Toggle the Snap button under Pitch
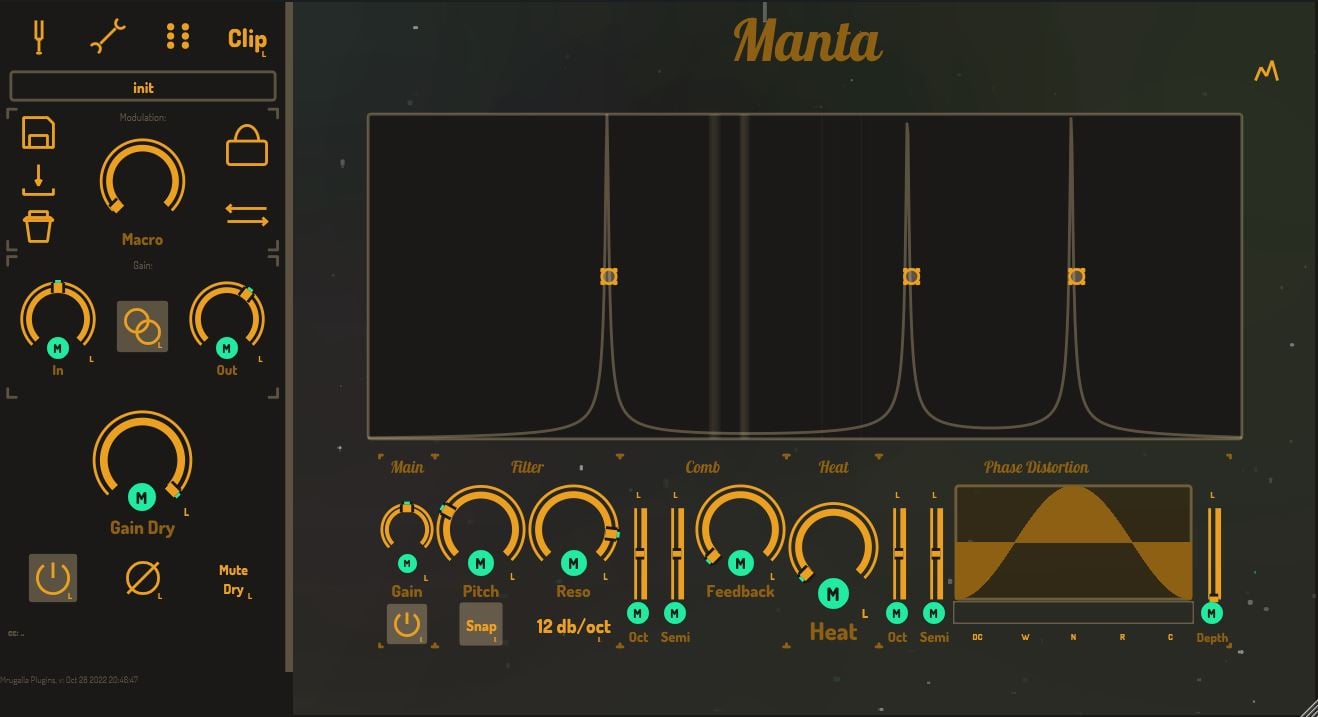Viewport: 1318px width, 717px height. coord(481,625)
